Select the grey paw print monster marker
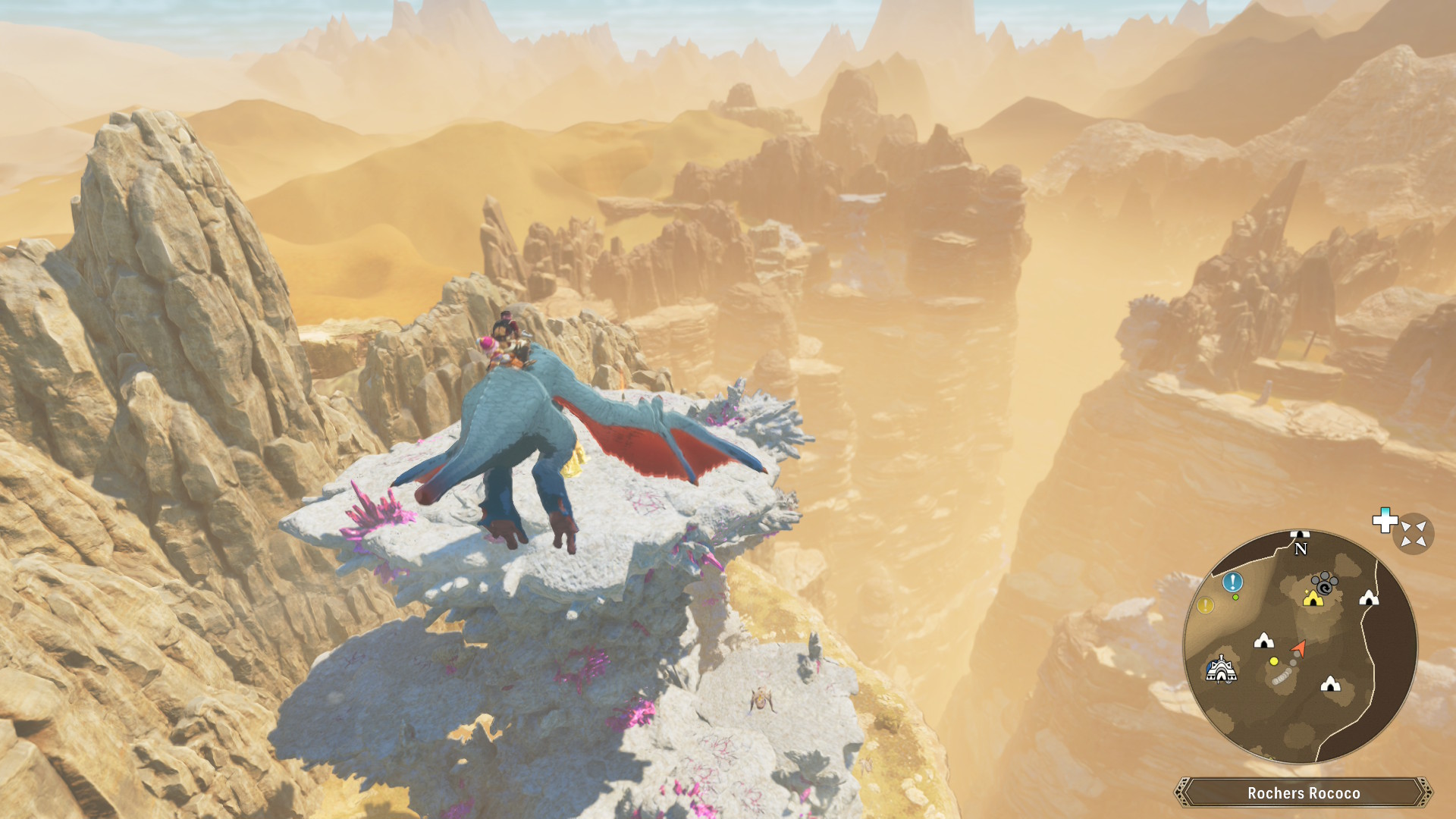The width and height of the screenshot is (1456, 819). [x=1325, y=583]
